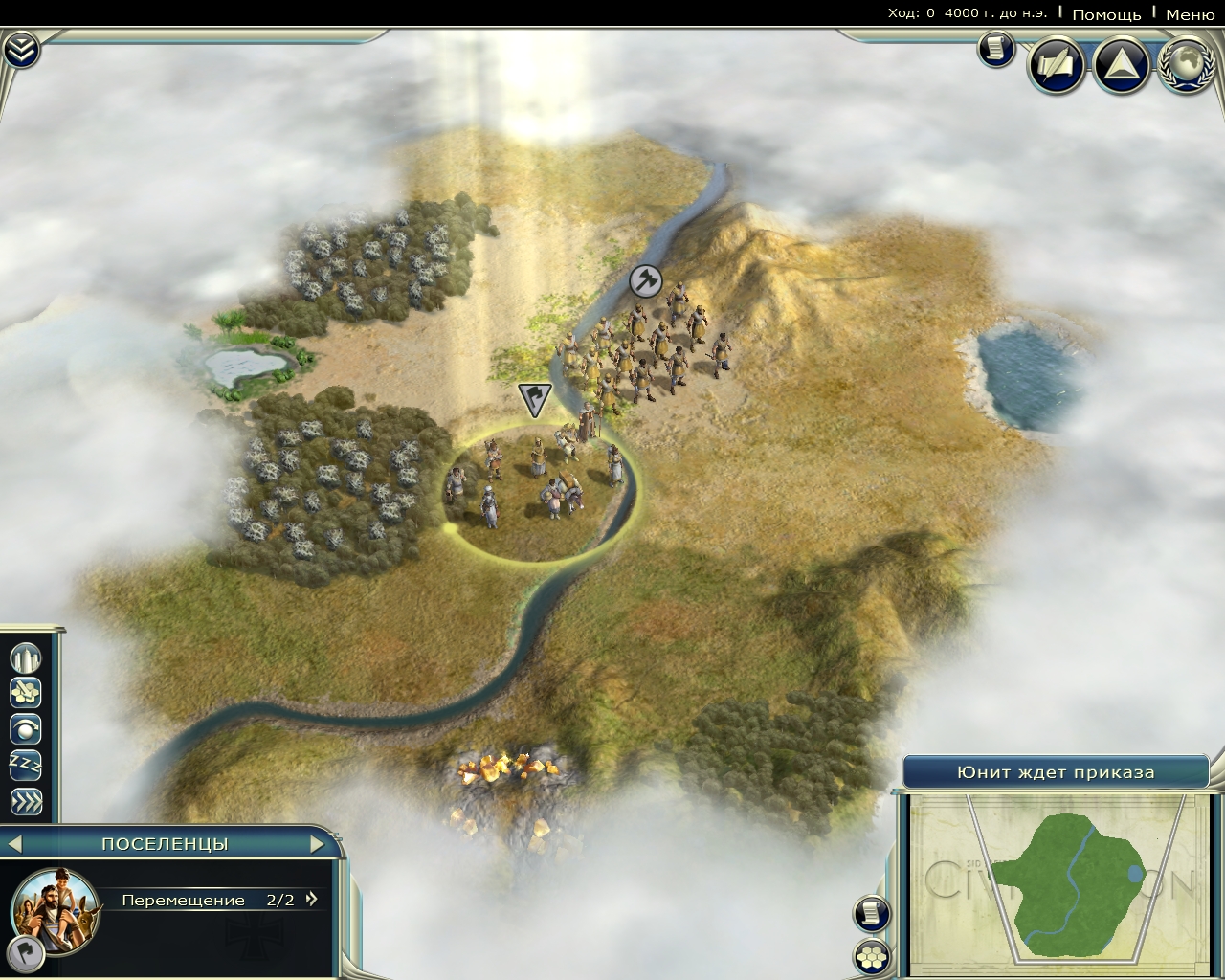Cycle to next unit with right arrow
The height and width of the screenshot is (980, 1225).
318,844
